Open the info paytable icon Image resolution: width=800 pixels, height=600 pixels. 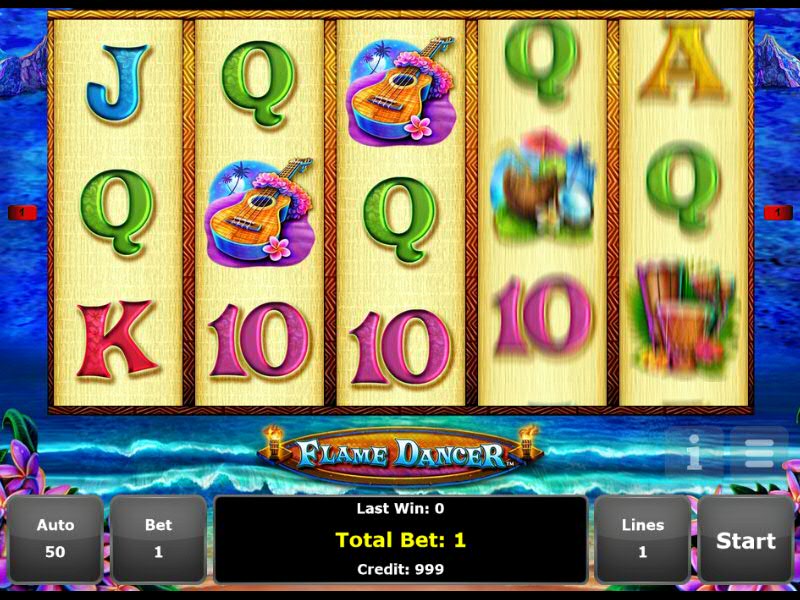tap(694, 453)
